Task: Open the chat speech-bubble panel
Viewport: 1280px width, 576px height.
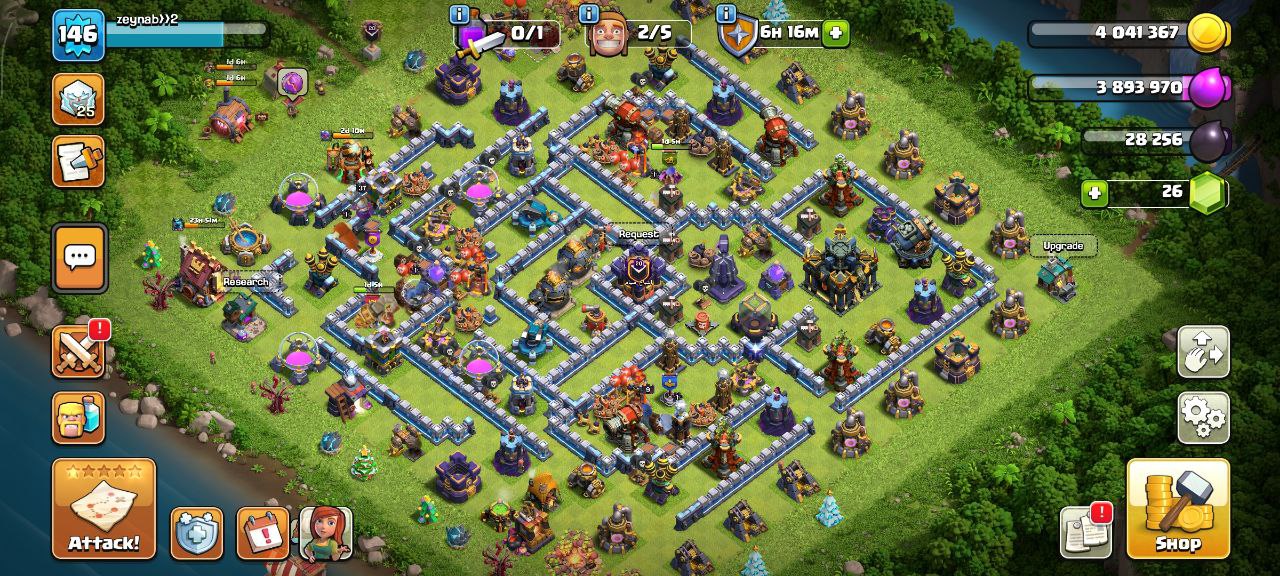Action: [79, 258]
